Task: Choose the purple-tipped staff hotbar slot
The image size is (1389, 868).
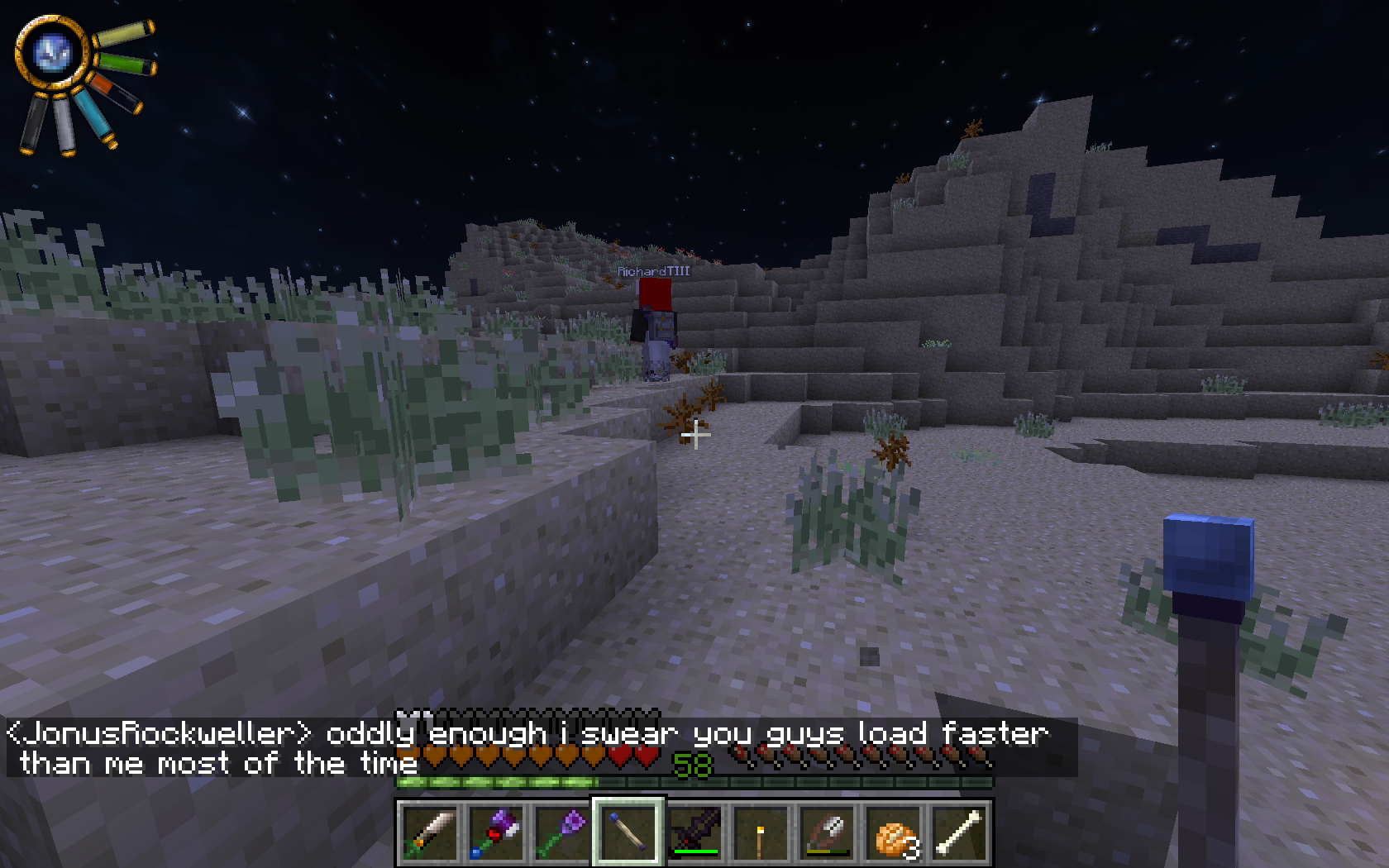Action: (x=561, y=832)
